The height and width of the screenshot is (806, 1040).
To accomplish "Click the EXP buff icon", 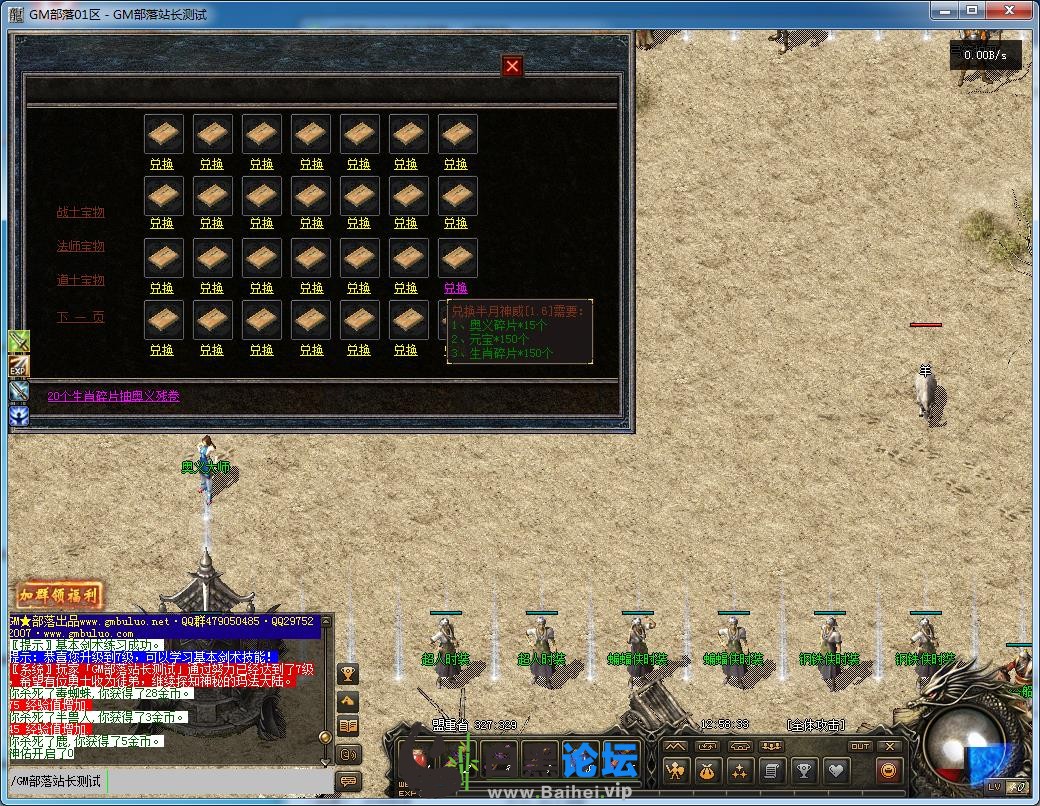I will tap(19, 366).
